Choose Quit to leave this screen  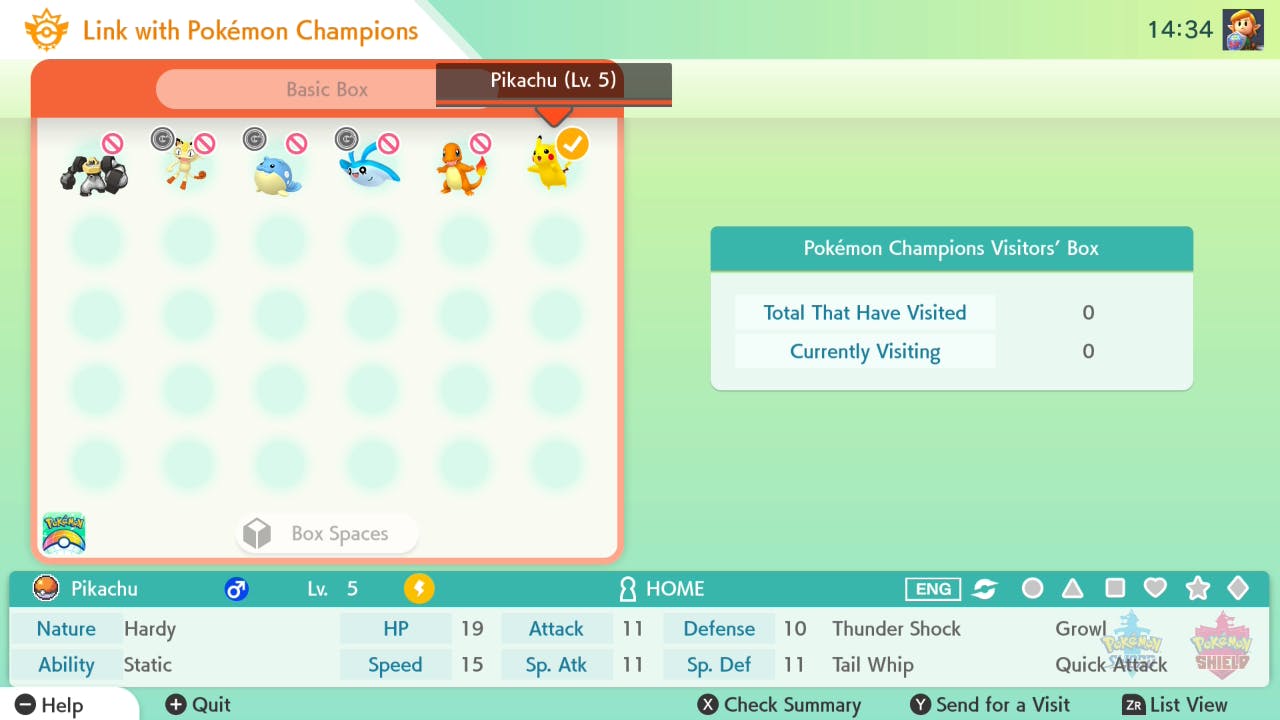(x=198, y=705)
